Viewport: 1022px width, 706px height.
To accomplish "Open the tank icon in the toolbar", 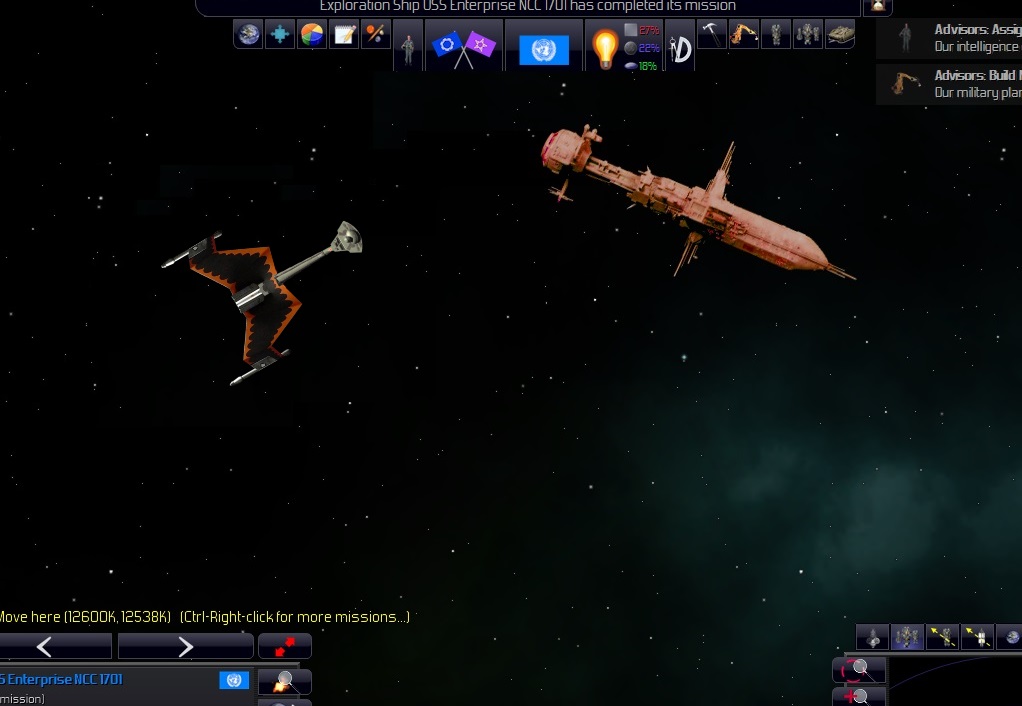I will click(x=840, y=34).
